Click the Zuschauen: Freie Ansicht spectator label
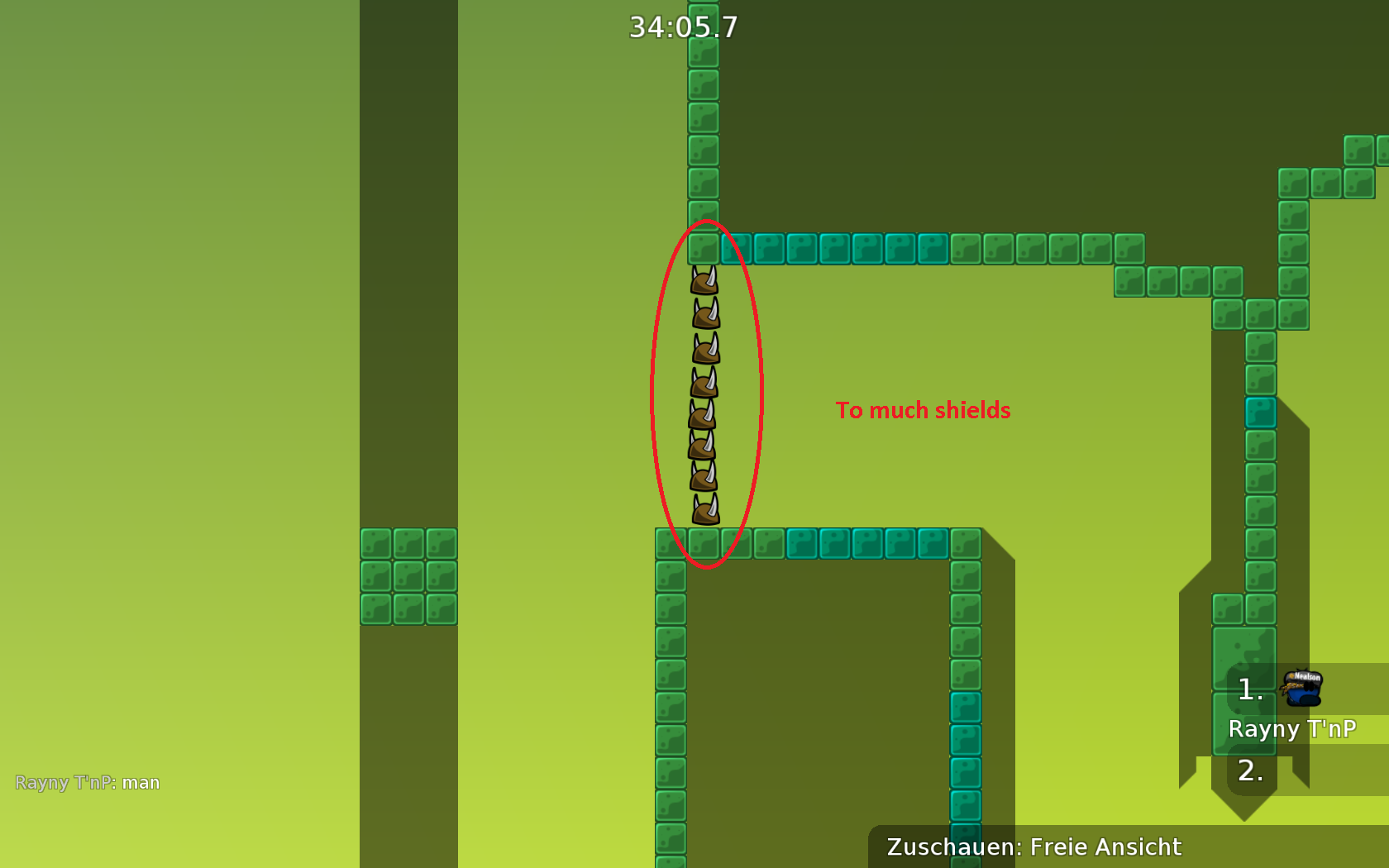 pyautogui.click(x=1033, y=847)
